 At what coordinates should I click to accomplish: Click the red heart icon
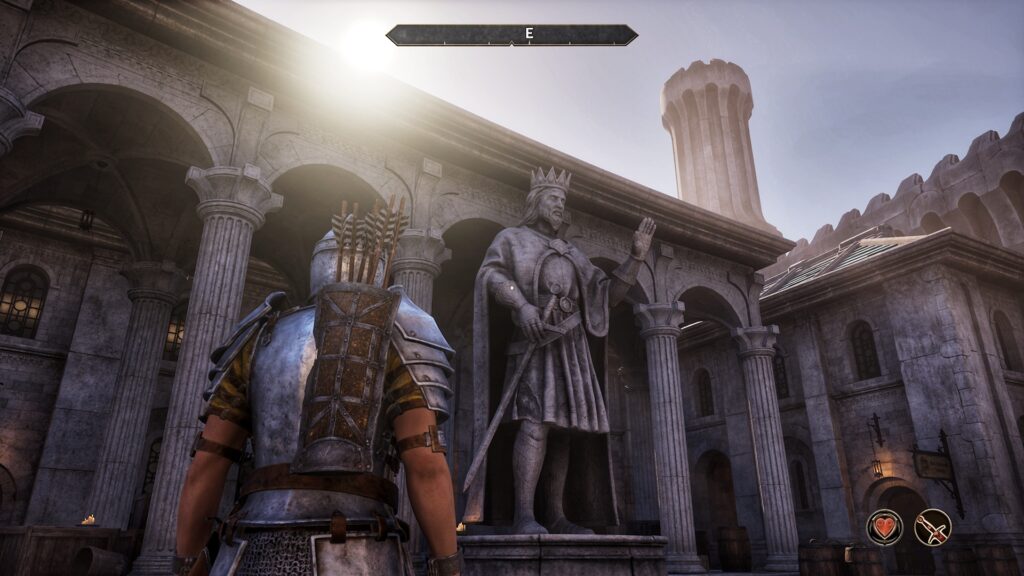click(x=884, y=527)
